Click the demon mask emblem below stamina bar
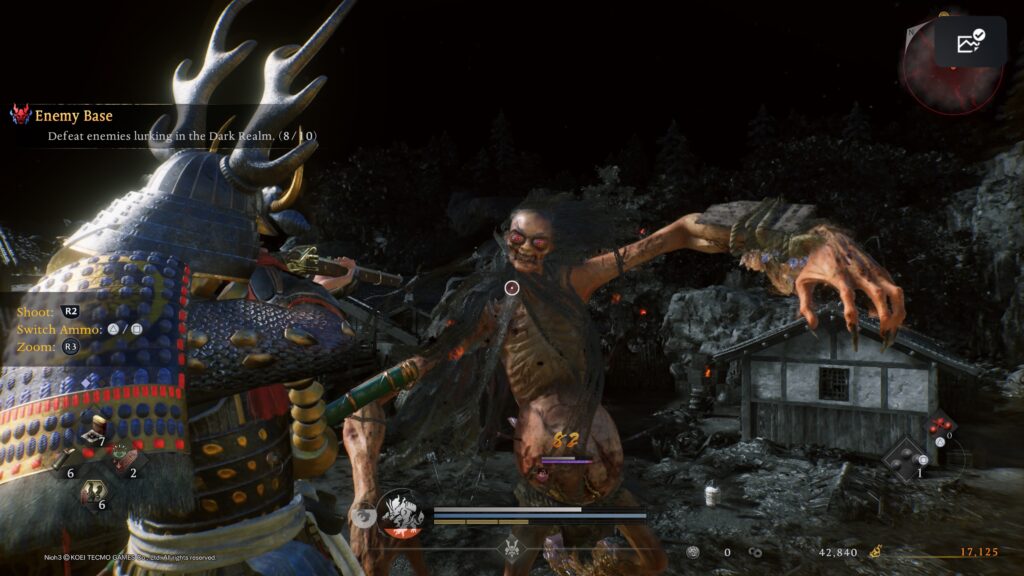The width and height of the screenshot is (1024, 576). pyautogui.click(x=513, y=548)
